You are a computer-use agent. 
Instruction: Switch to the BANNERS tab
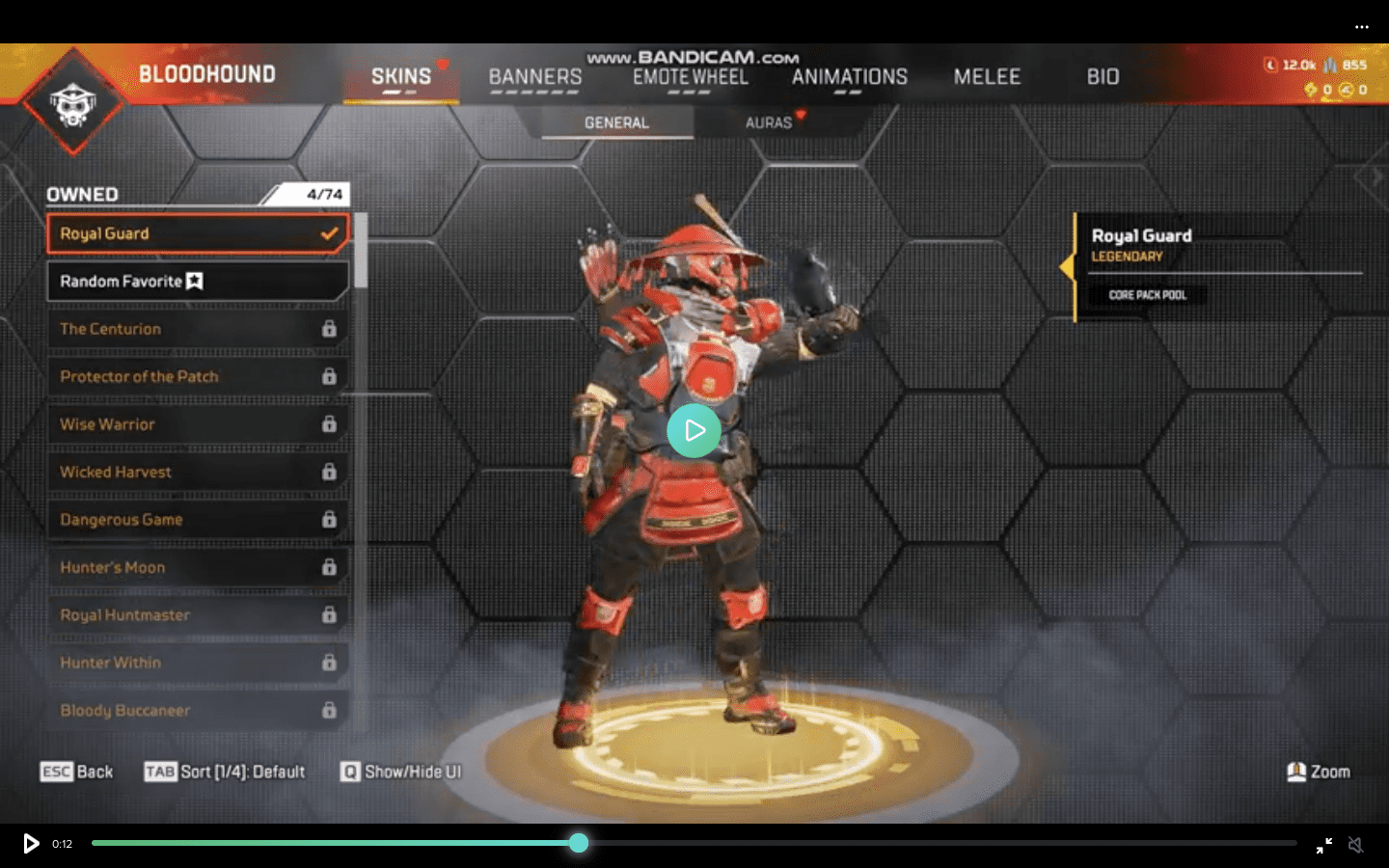pyautogui.click(x=534, y=76)
